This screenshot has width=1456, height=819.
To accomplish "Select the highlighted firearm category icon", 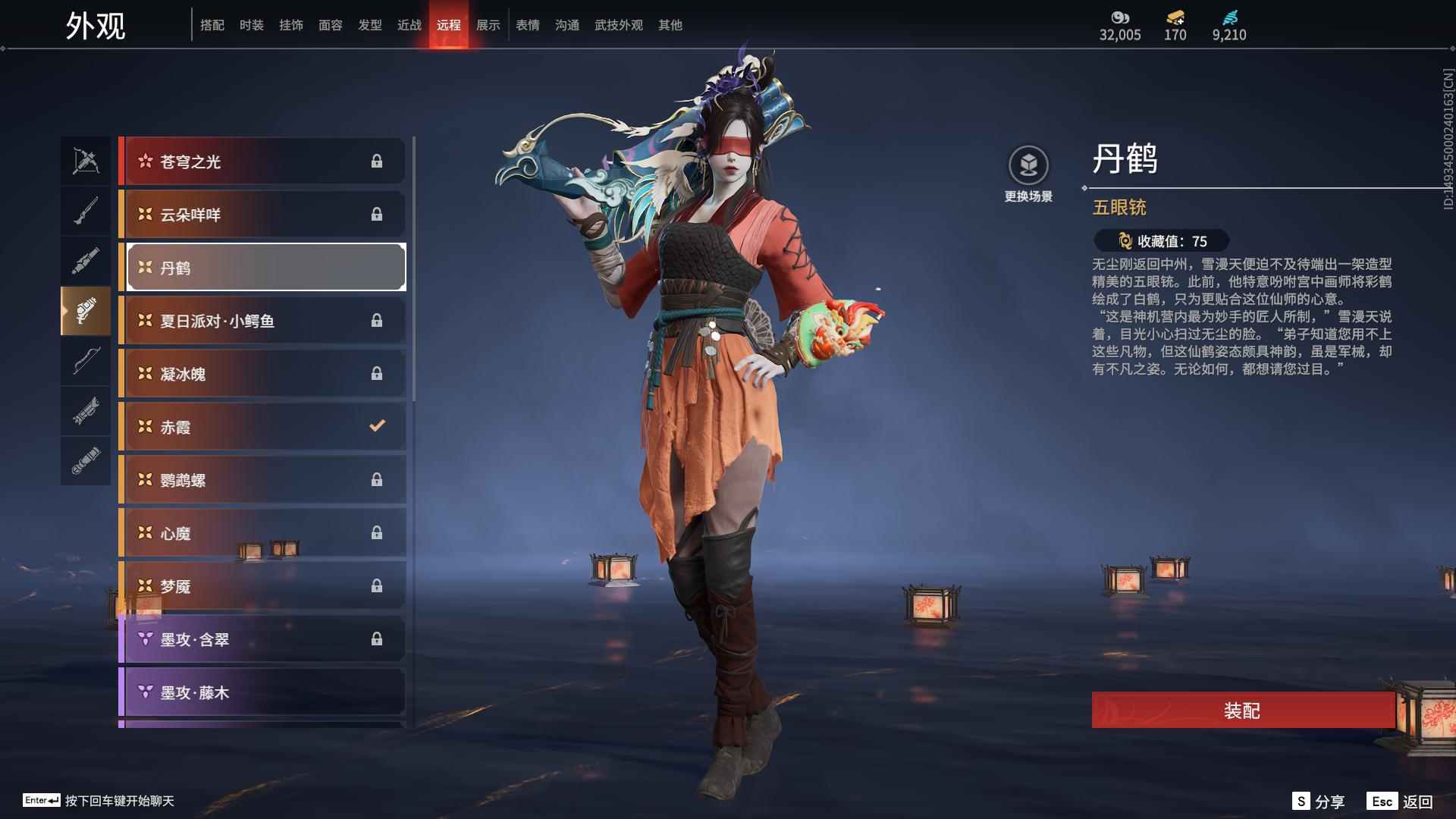I will (x=86, y=311).
